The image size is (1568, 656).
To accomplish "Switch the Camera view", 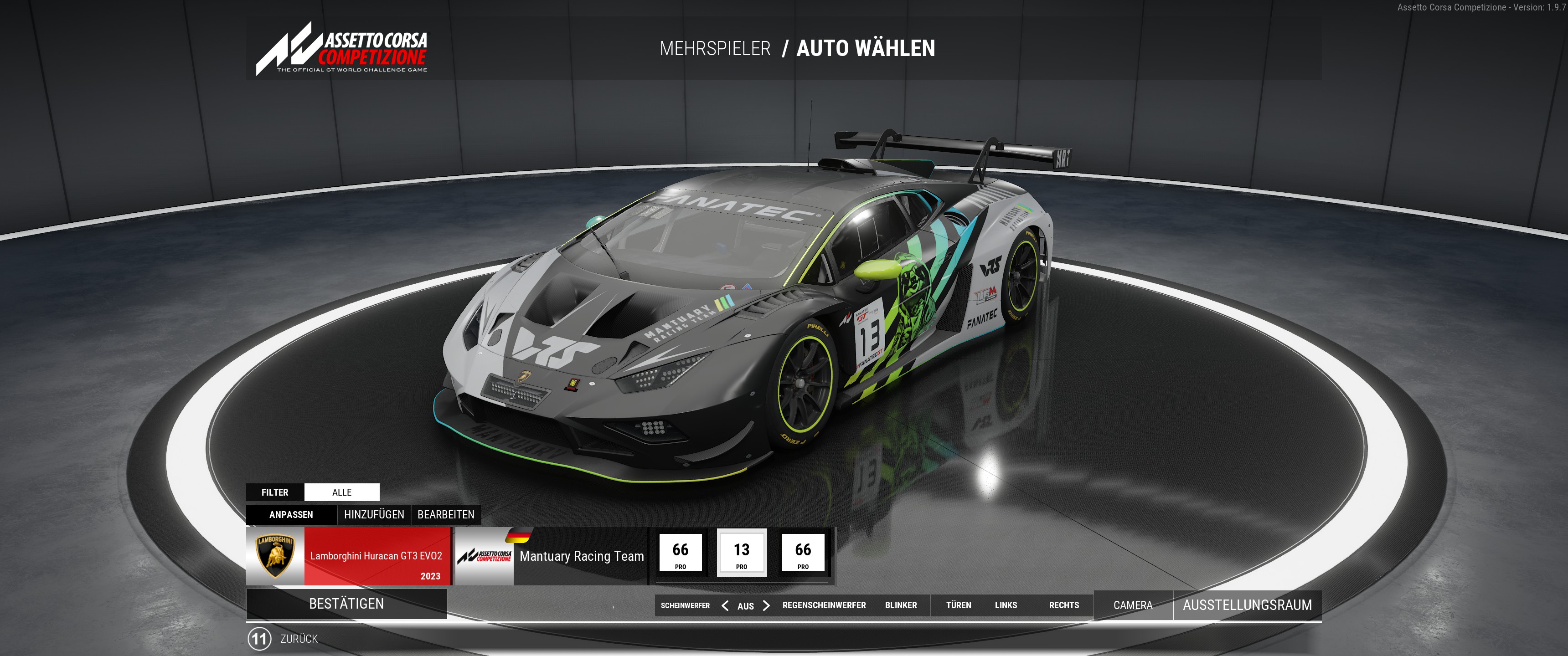I will [1133, 605].
